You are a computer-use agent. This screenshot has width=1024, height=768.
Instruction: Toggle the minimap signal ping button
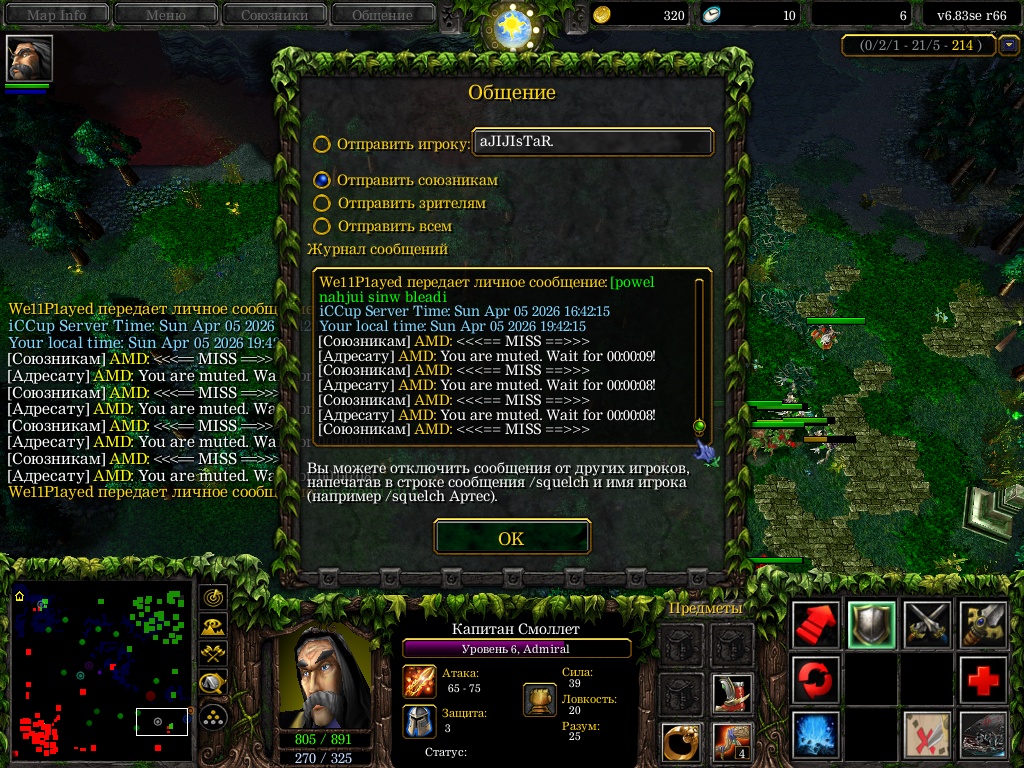tap(212, 598)
